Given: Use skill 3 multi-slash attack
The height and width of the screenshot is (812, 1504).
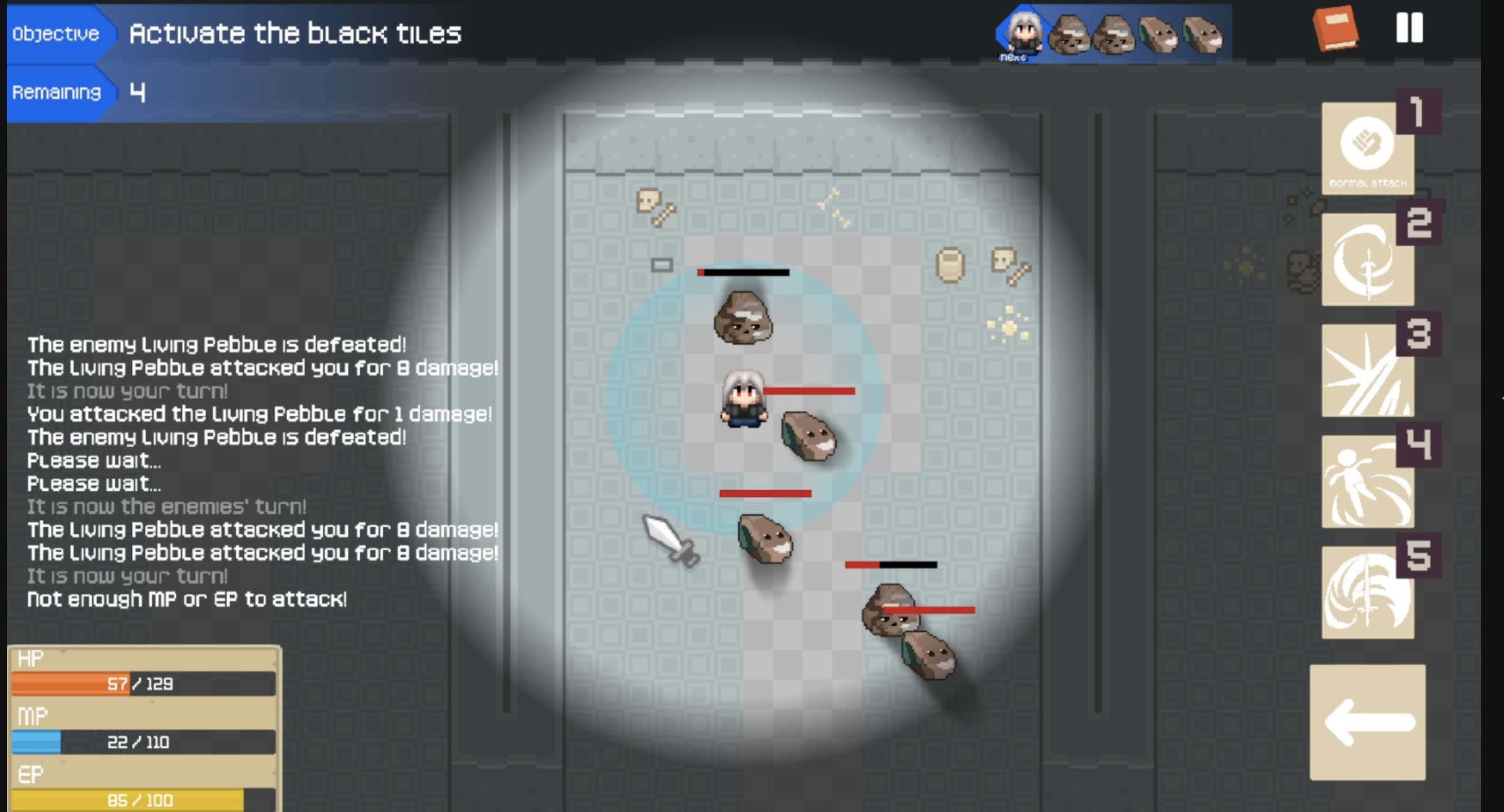Looking at the screenshot, I should 1367,371.
